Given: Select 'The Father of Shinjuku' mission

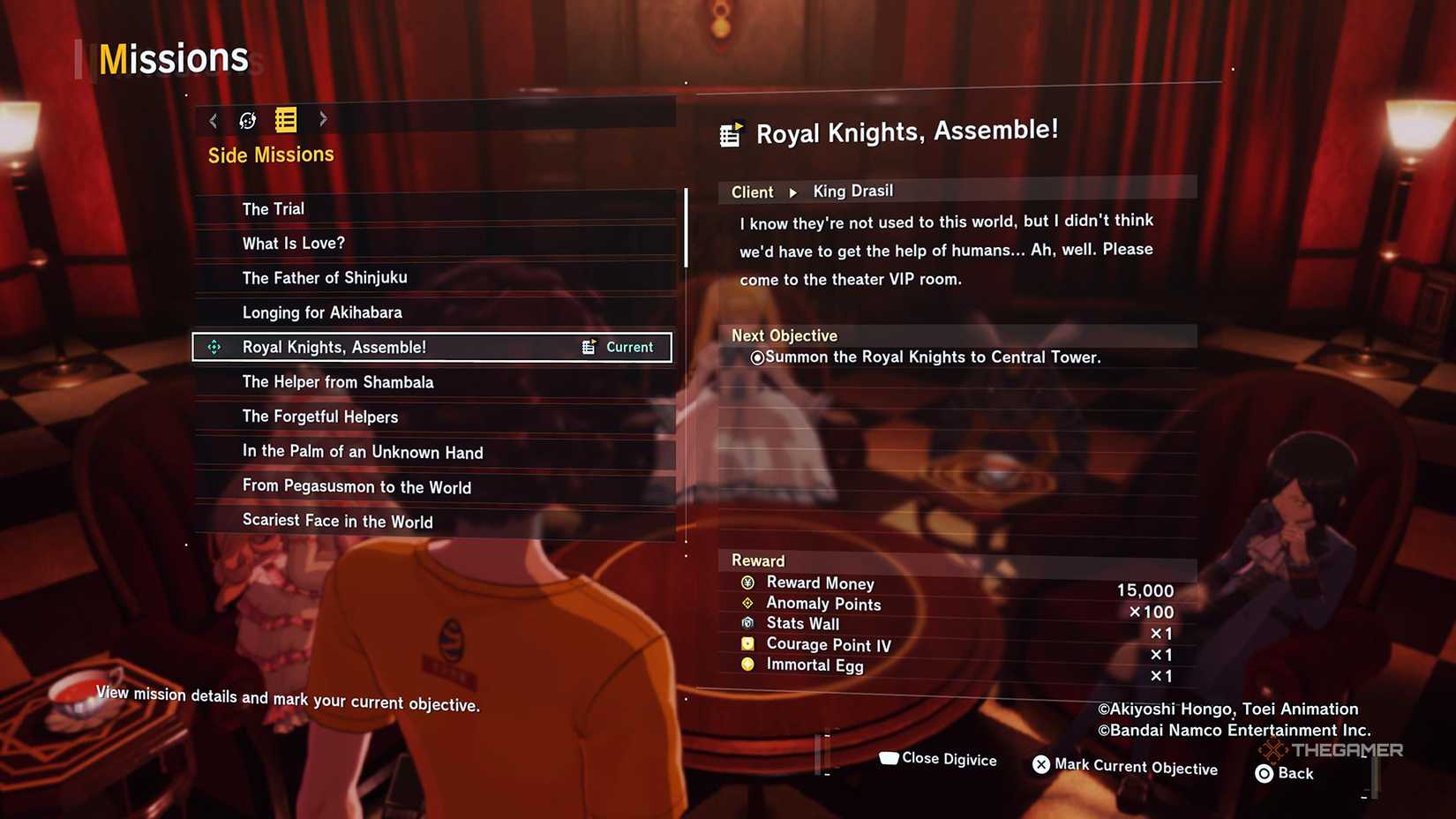Looking at the screenshot, I should (325, 277).
